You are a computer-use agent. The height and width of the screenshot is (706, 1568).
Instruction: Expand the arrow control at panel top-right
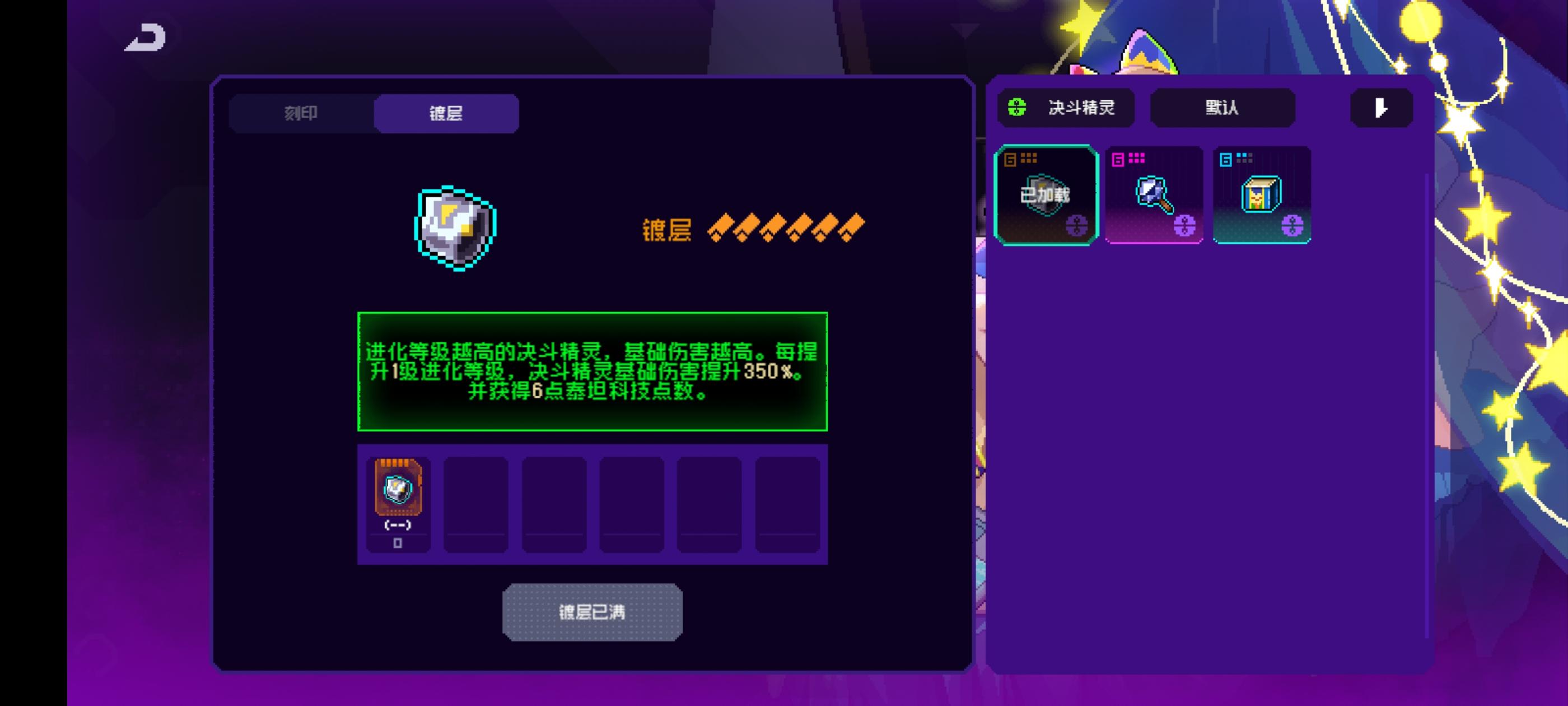[1380, 109]
